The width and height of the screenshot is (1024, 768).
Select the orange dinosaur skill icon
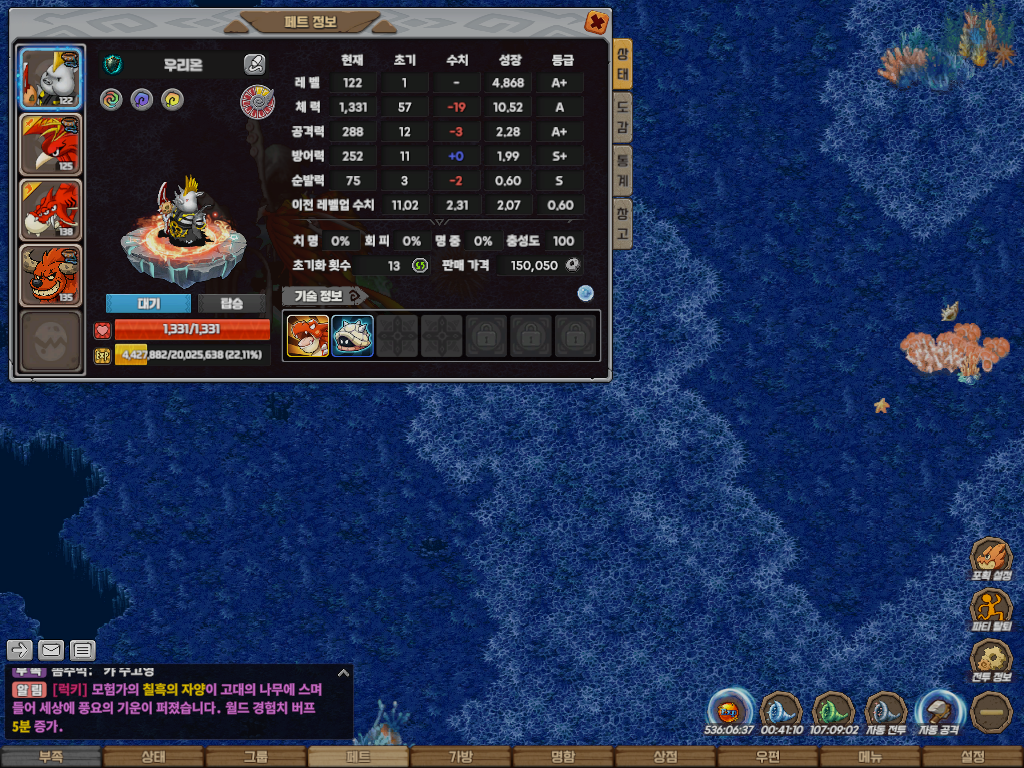pyautogui.click(x=308, y=336)
